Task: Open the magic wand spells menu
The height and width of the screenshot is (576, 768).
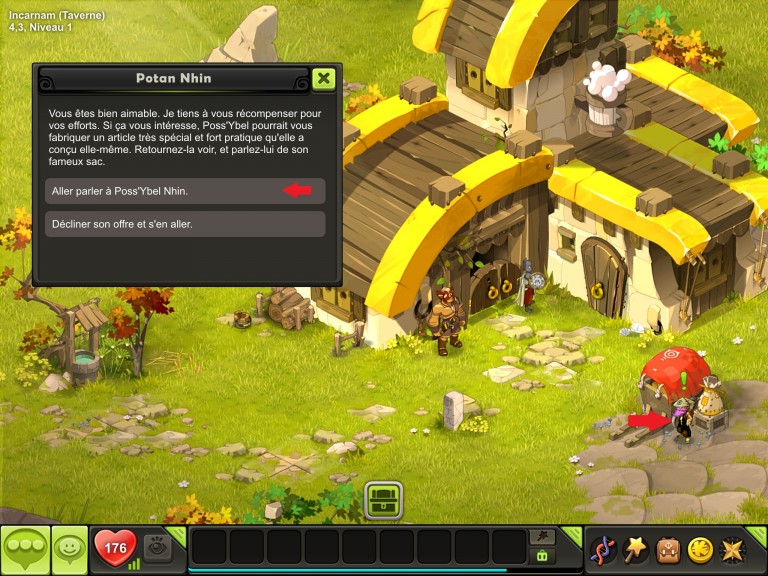Action: click(636, 549)
